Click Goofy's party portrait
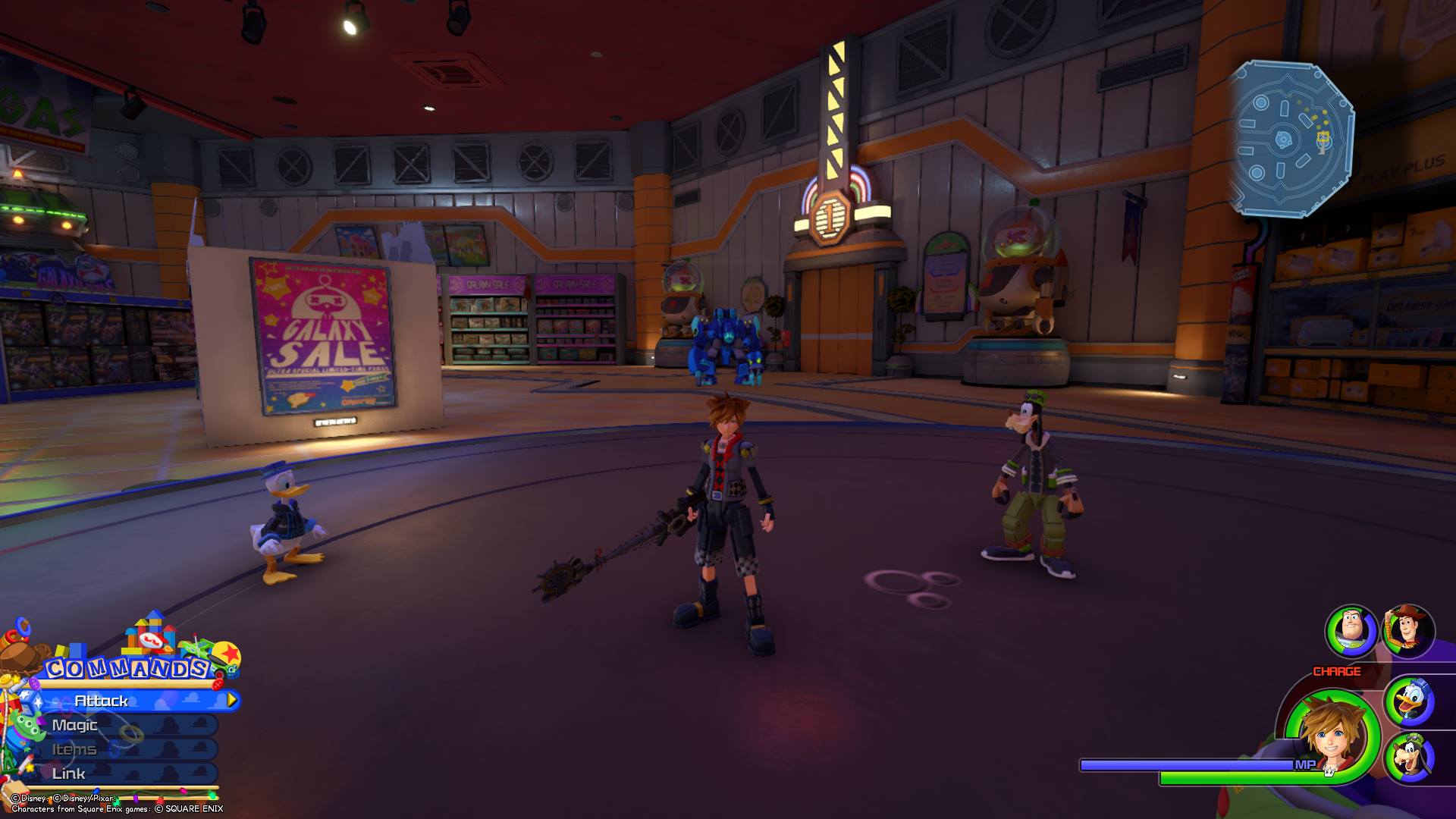This screenshot has height=819, width=1456. pyautogui.click(x=1409, y=758)
